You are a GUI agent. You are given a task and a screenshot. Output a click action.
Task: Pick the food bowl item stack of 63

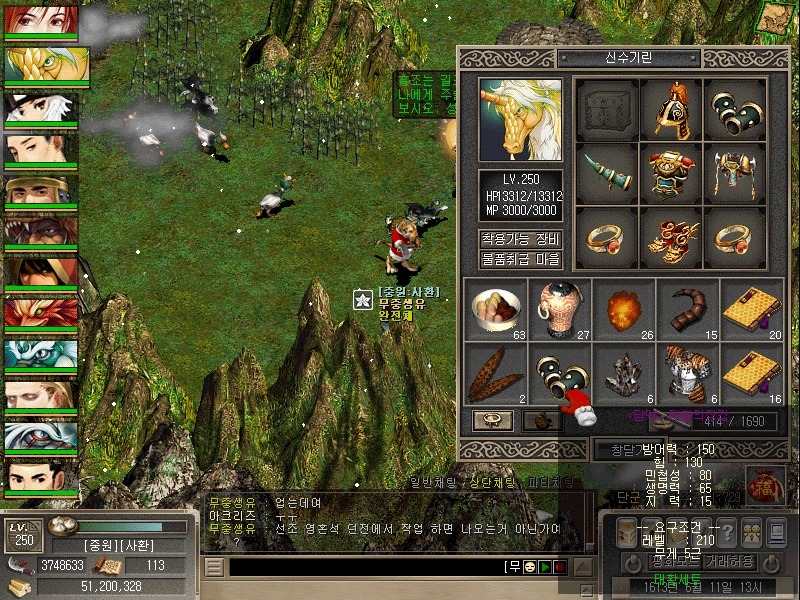[x=495, y=308]
